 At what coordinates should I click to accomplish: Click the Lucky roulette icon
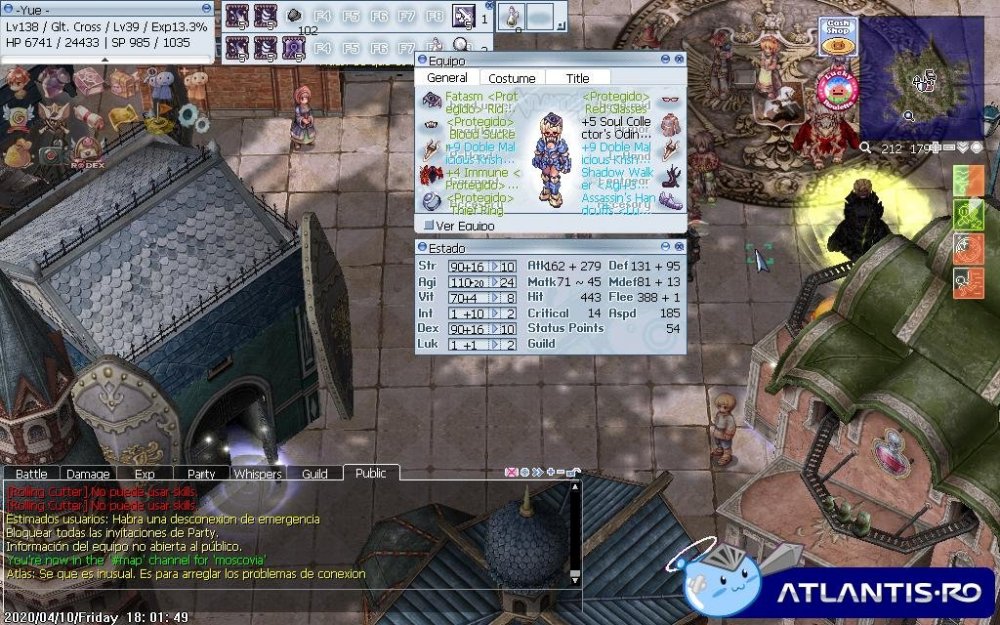836,90
